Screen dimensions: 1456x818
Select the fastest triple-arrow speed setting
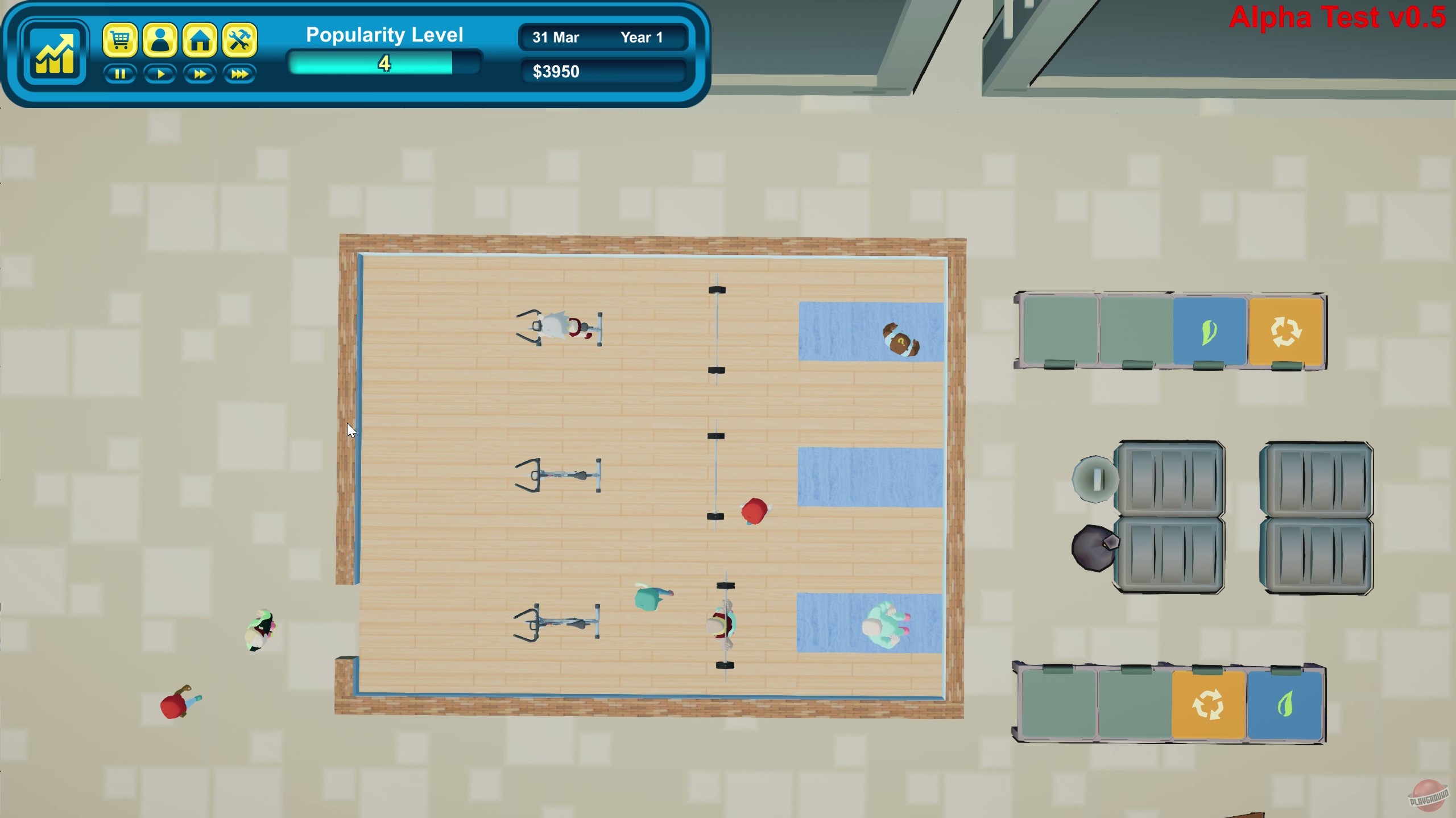(x=239, y=73)
